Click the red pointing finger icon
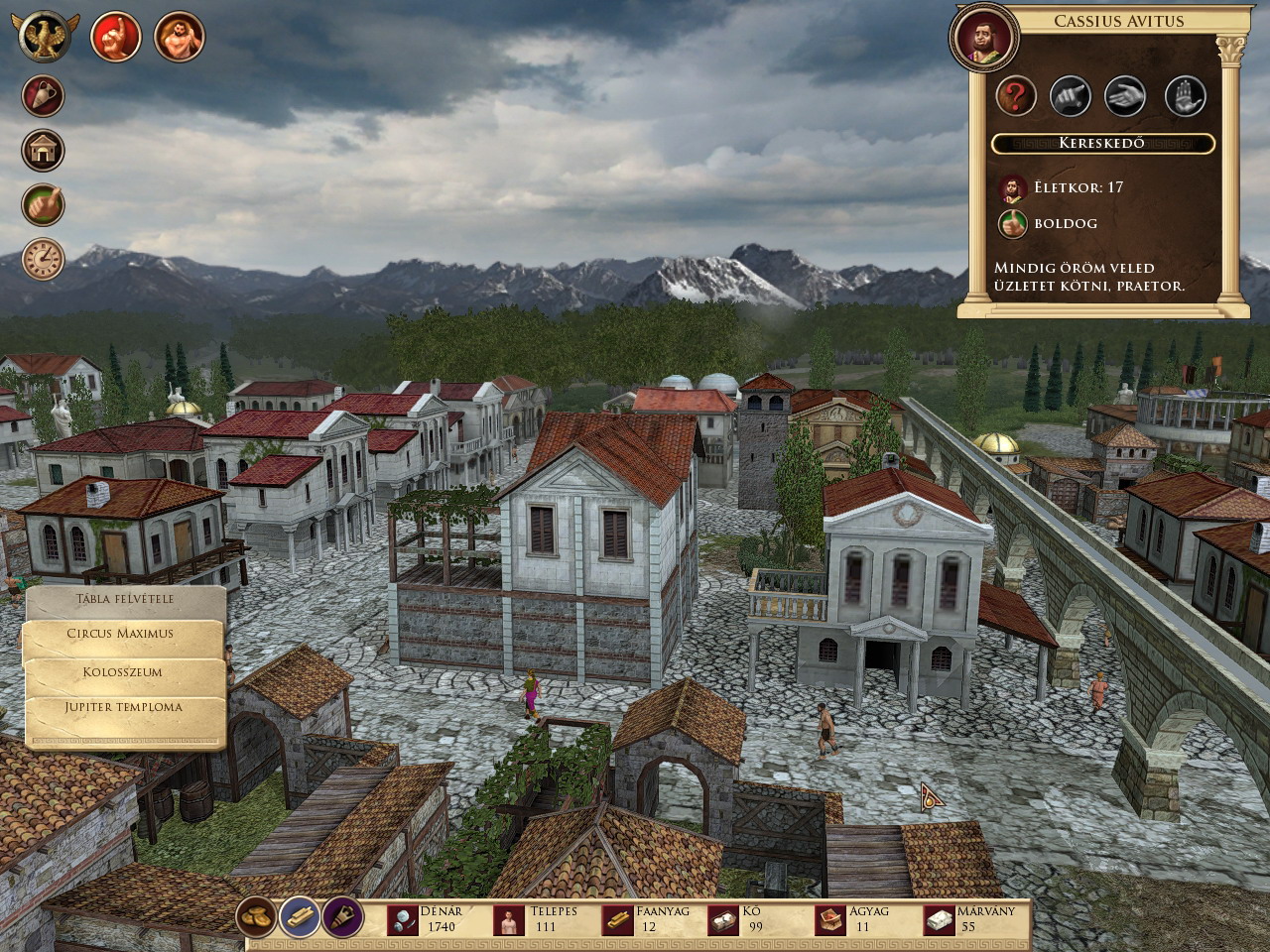Image resolution: width=1270 pixels, height=952 pixels. pyautogui.click(x=115, y=37)
